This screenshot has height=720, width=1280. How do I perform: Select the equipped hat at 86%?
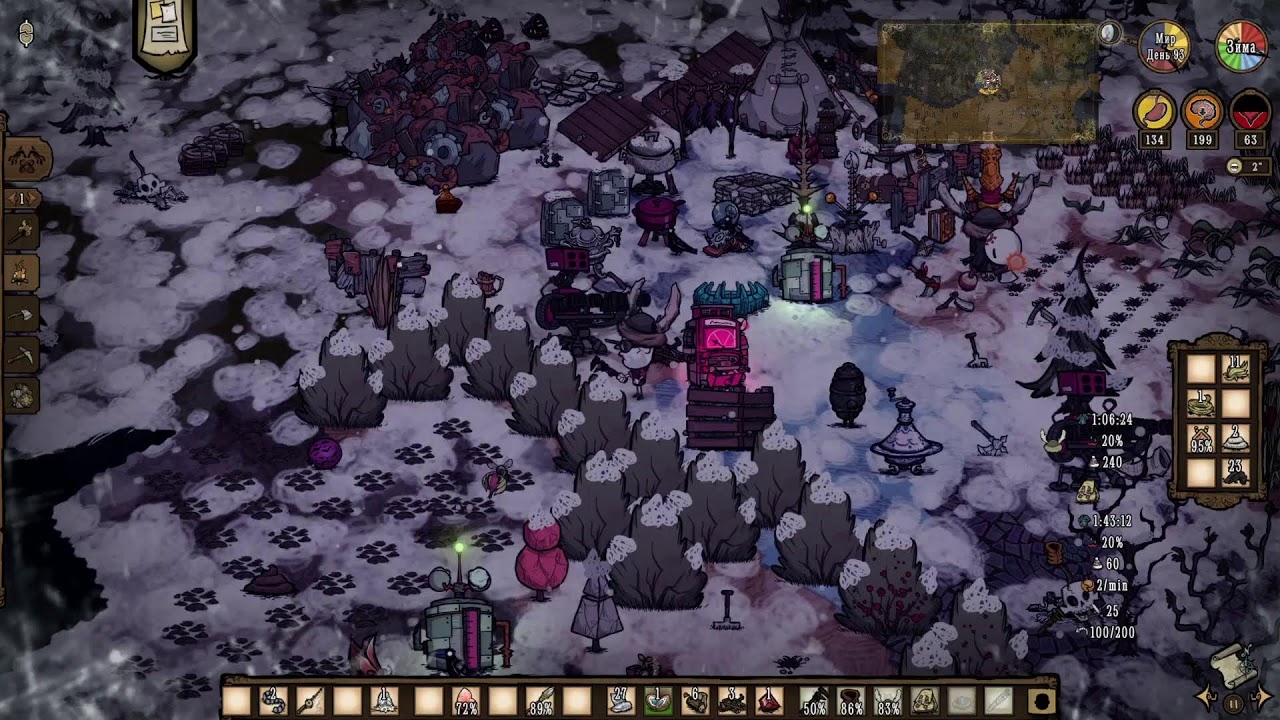pyautogui.click(x=851, y=701)
